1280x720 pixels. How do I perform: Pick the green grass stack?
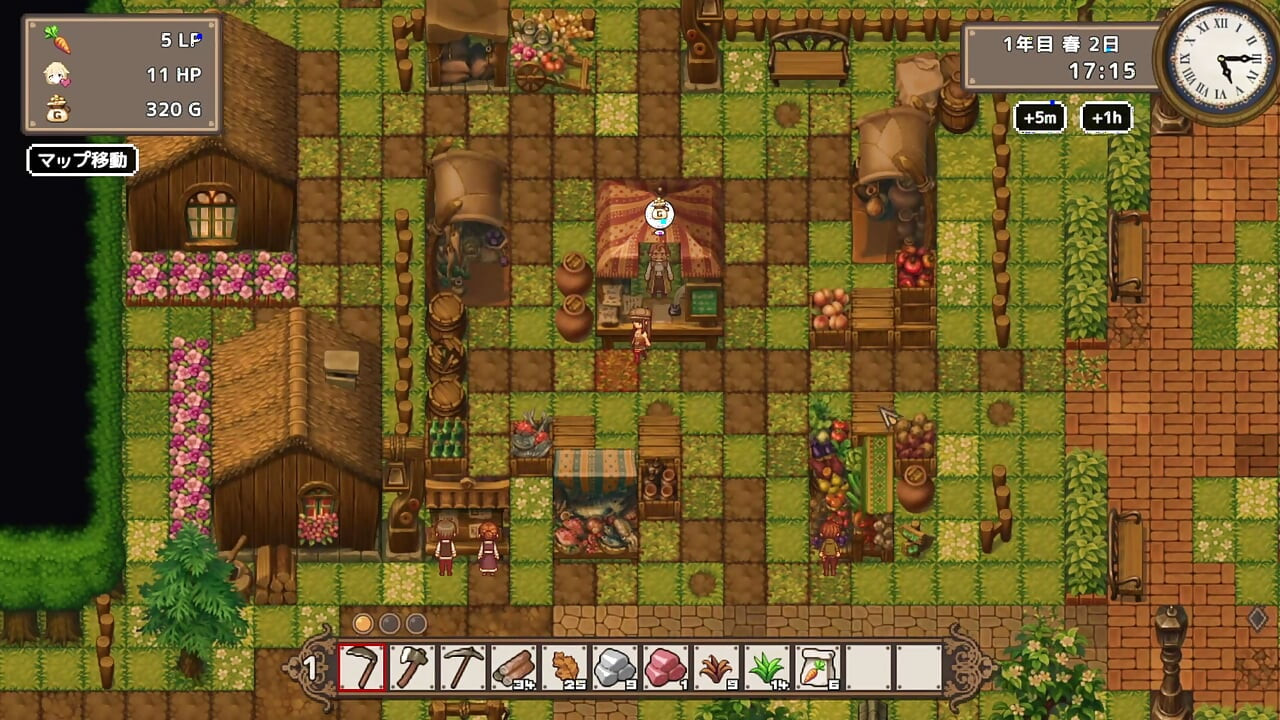[767, 667]
